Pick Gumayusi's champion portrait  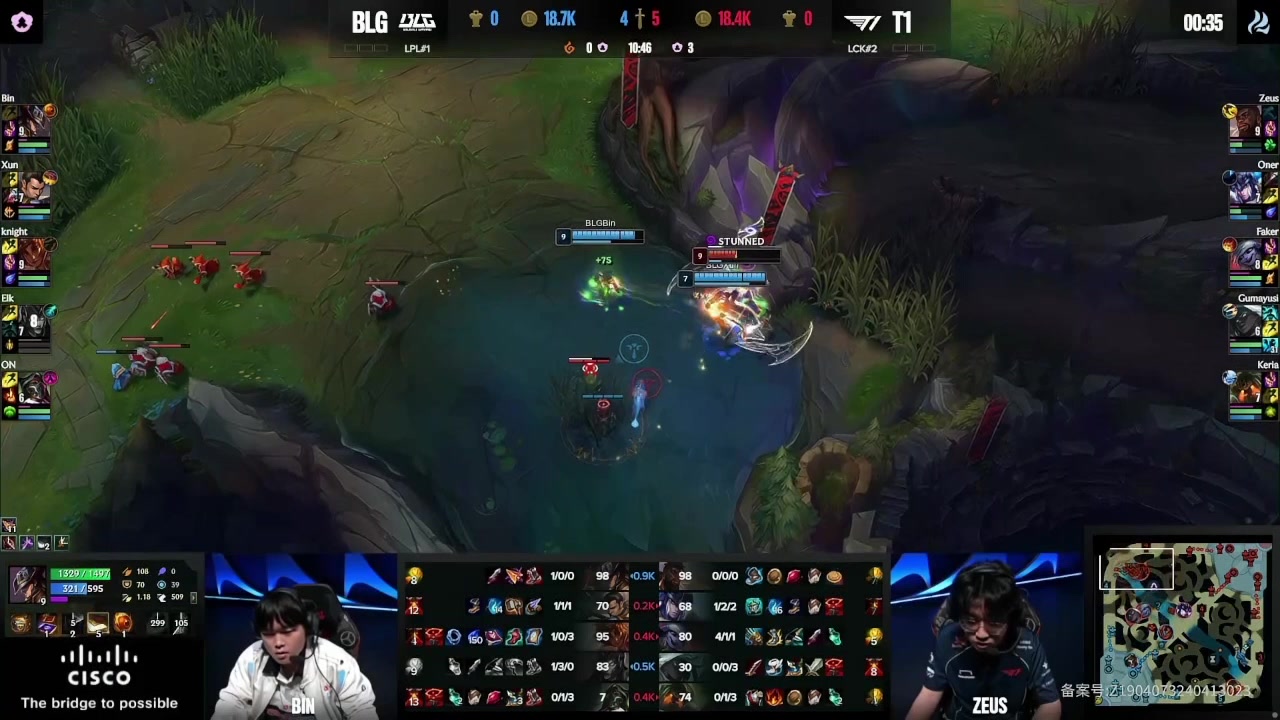pos(1245,322)
